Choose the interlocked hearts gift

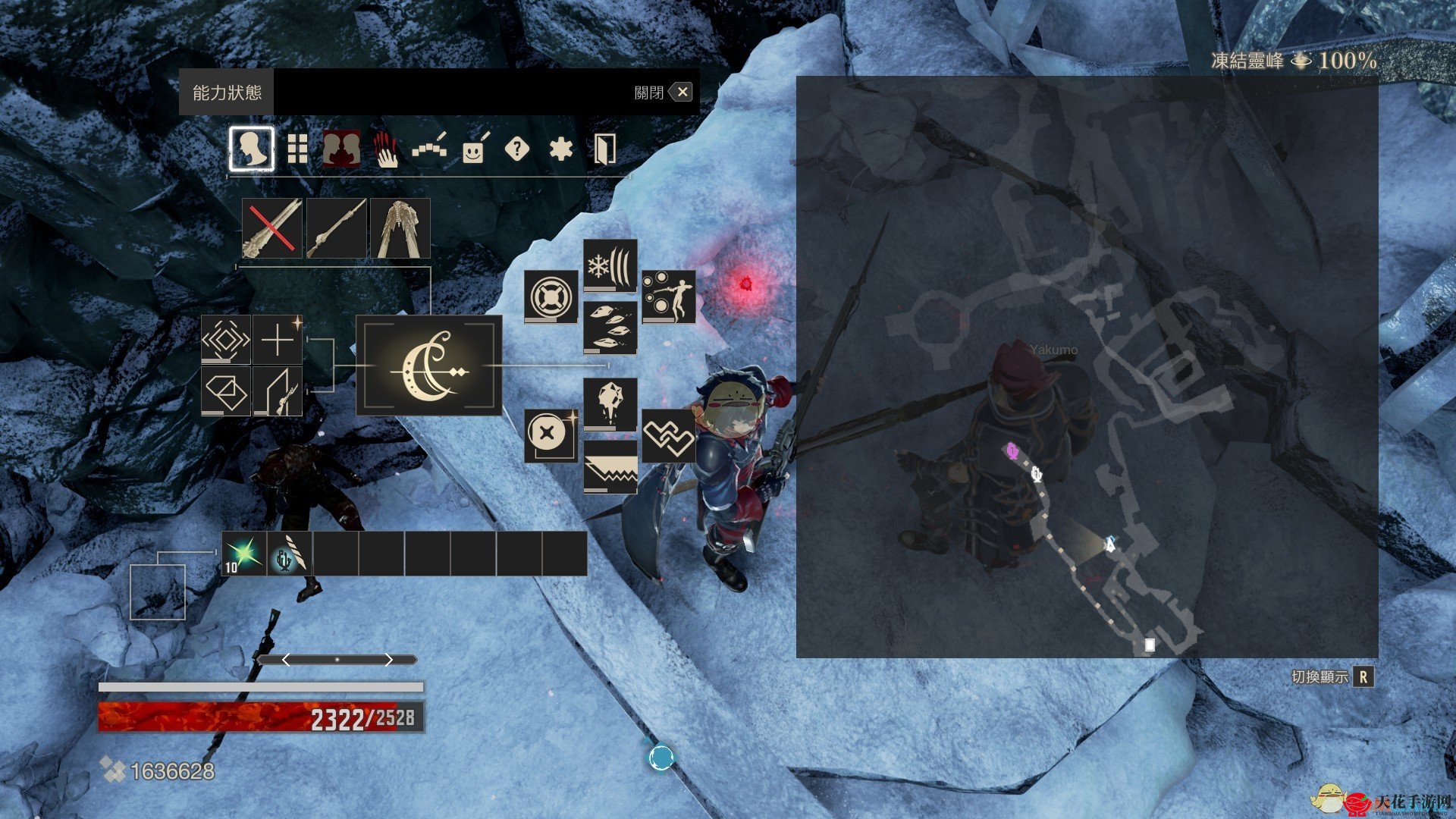(668, 436)
